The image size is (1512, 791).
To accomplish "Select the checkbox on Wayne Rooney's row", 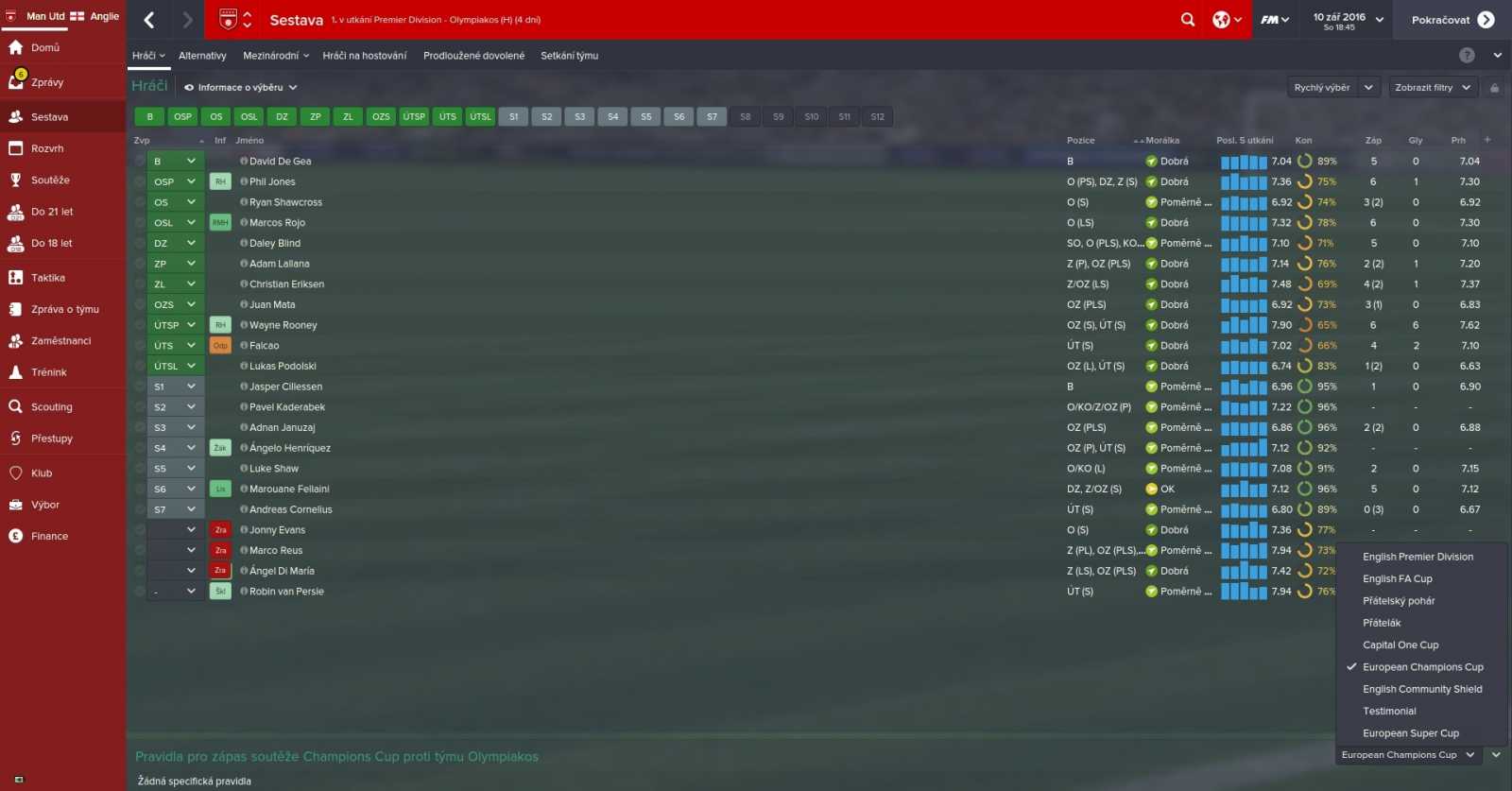I will [x=139, y=324].
